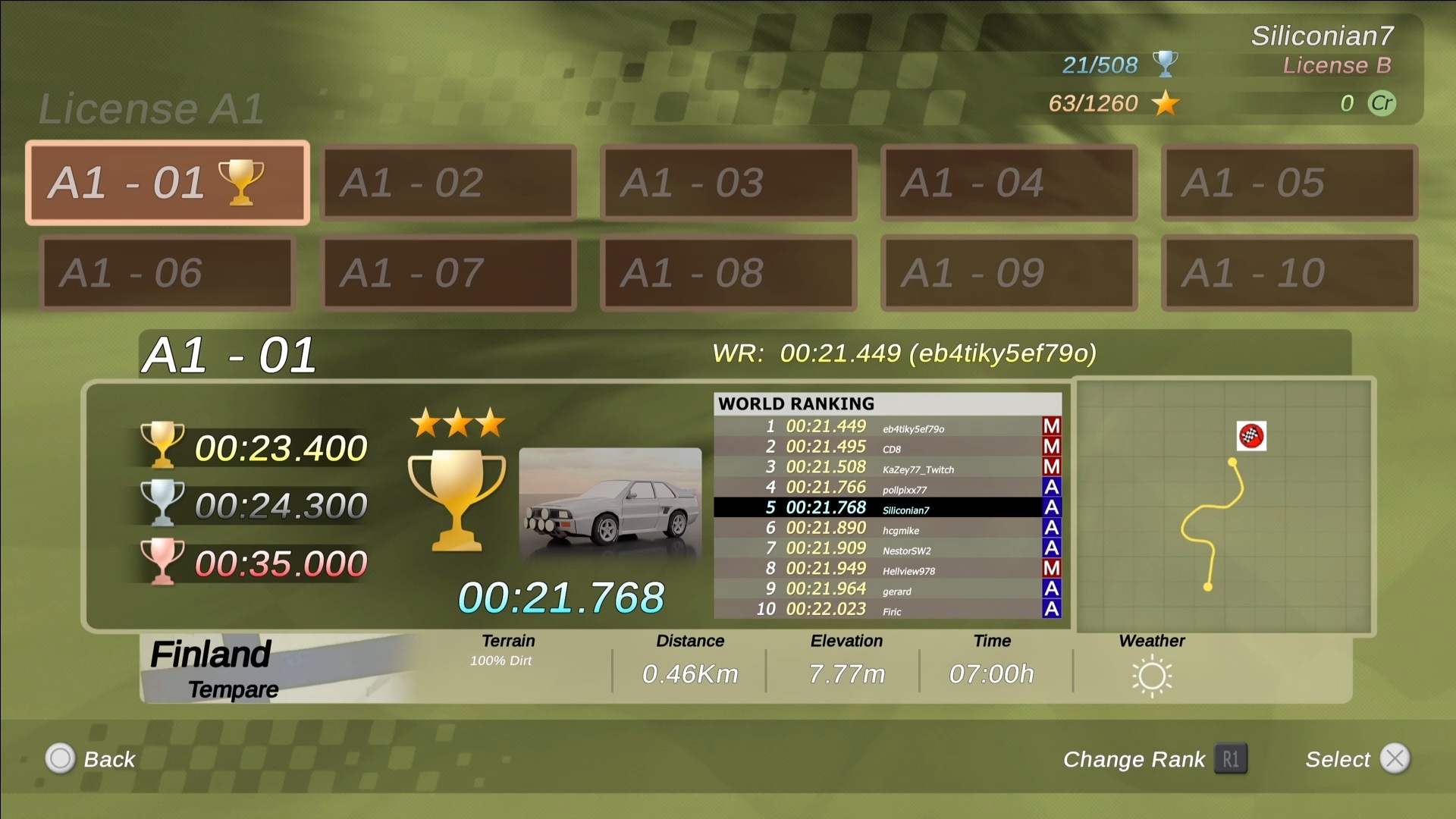Click the Change Rank option
The height and width of the screenshot is (819, 1456).
click(x=1154, y=759)
